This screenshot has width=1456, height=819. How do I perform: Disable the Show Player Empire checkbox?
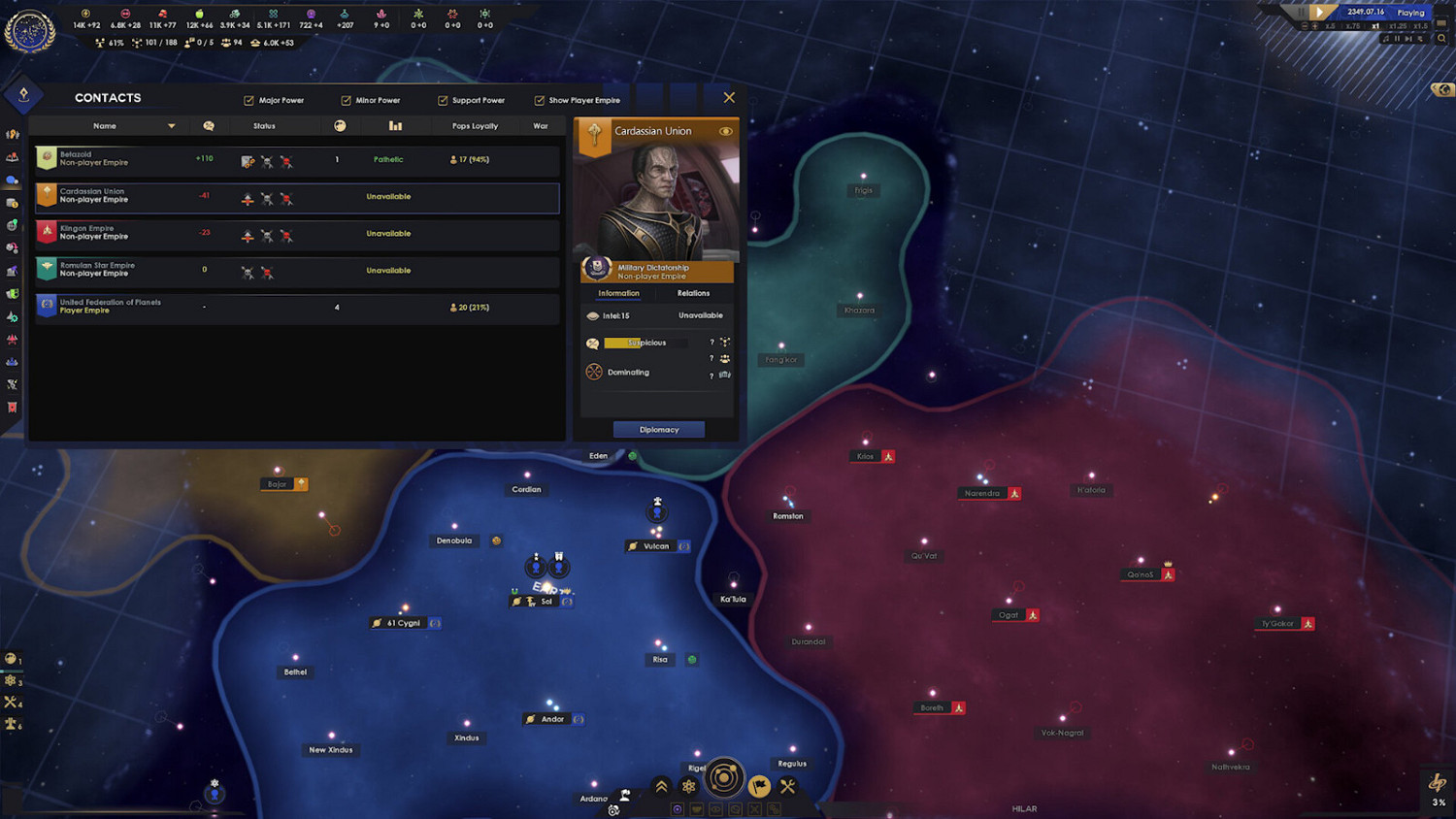click(539, 100)
